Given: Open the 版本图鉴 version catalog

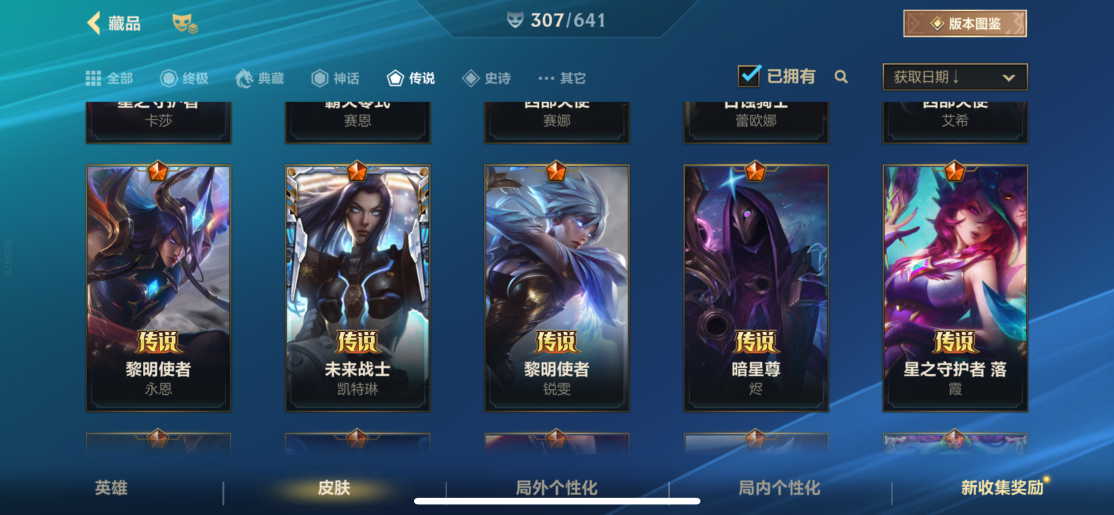Looking at the screenshot, I should [964, 23].
